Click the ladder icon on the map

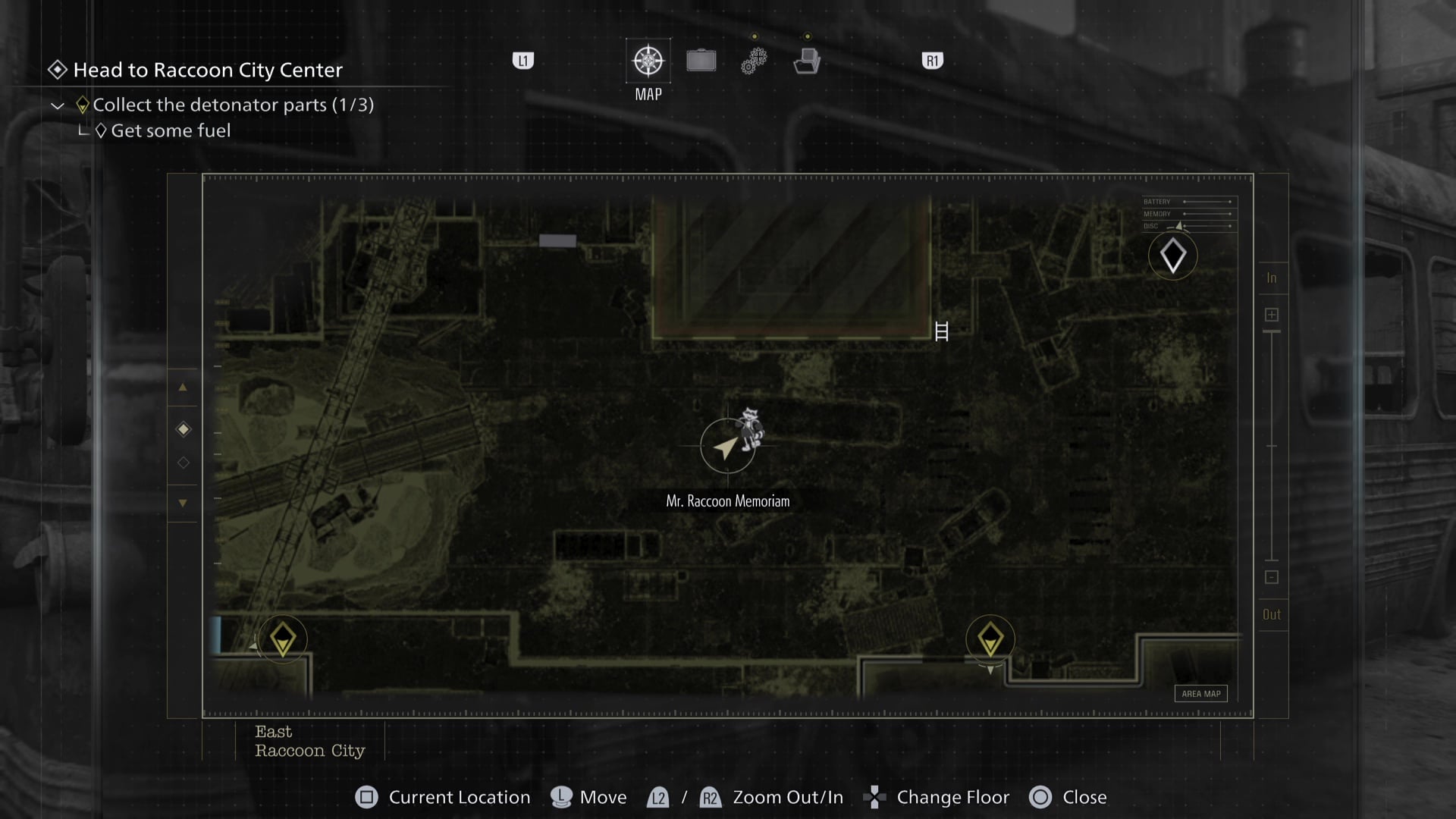pyautogui.click(x=941, y=331)
